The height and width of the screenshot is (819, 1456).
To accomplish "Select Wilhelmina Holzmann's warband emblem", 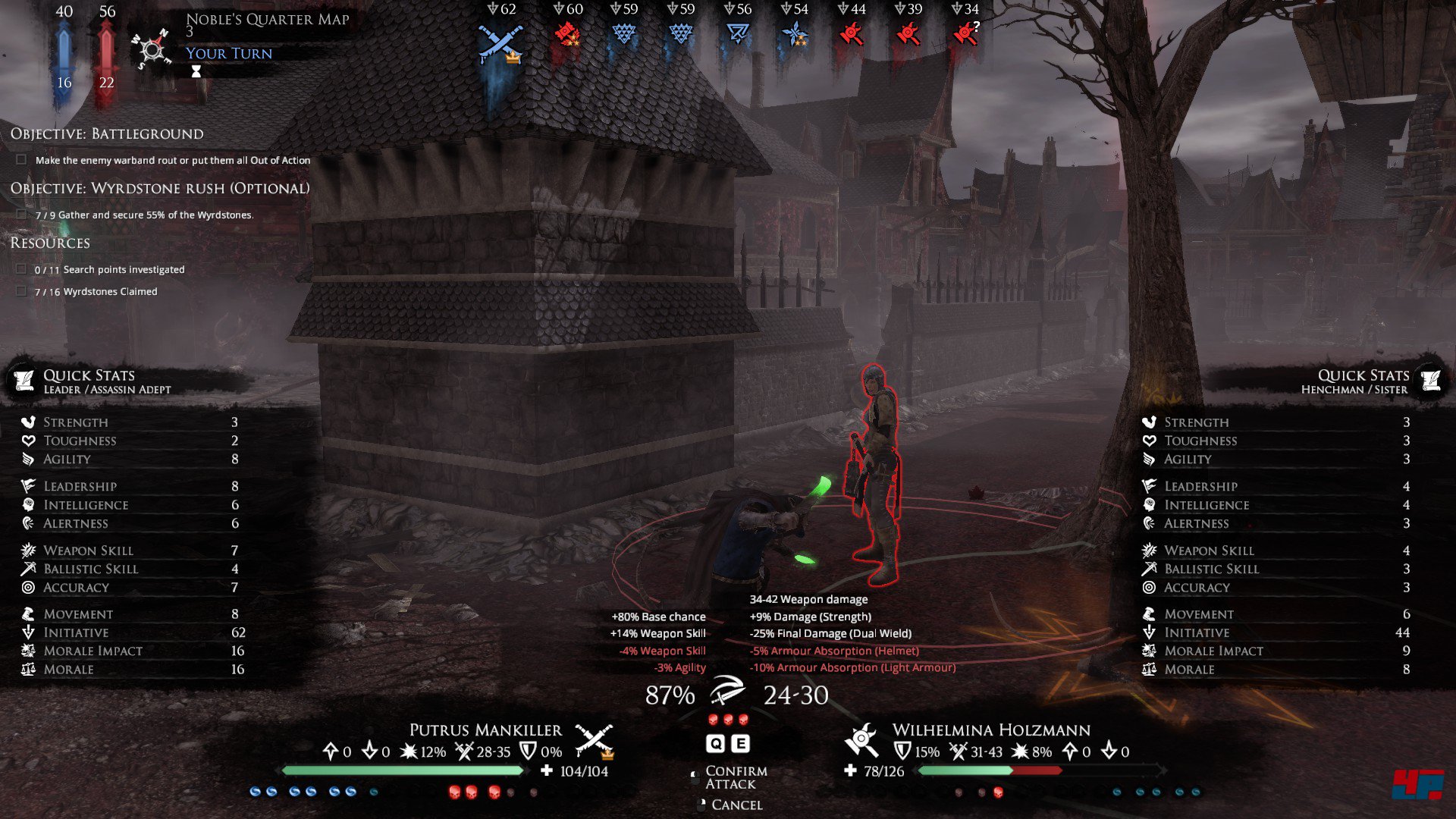I will pyautogui.click(x=861, y=739).
